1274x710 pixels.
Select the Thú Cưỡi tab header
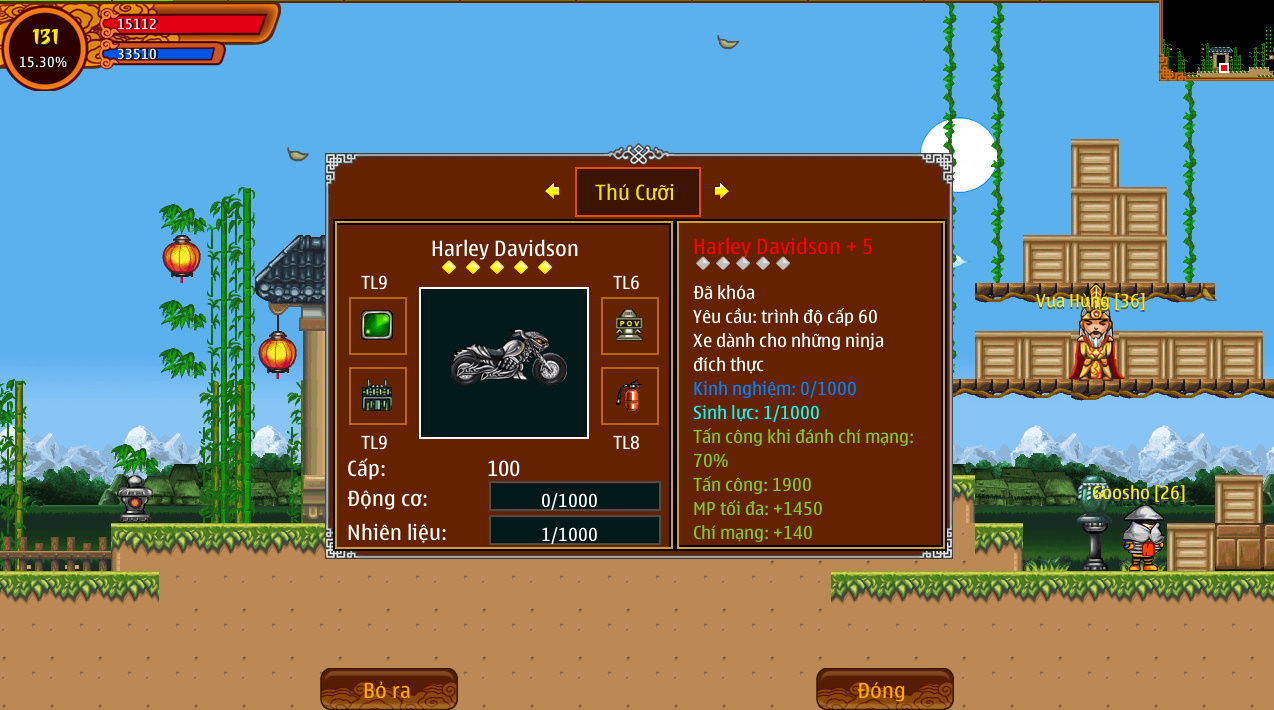[x=637, y=192]
